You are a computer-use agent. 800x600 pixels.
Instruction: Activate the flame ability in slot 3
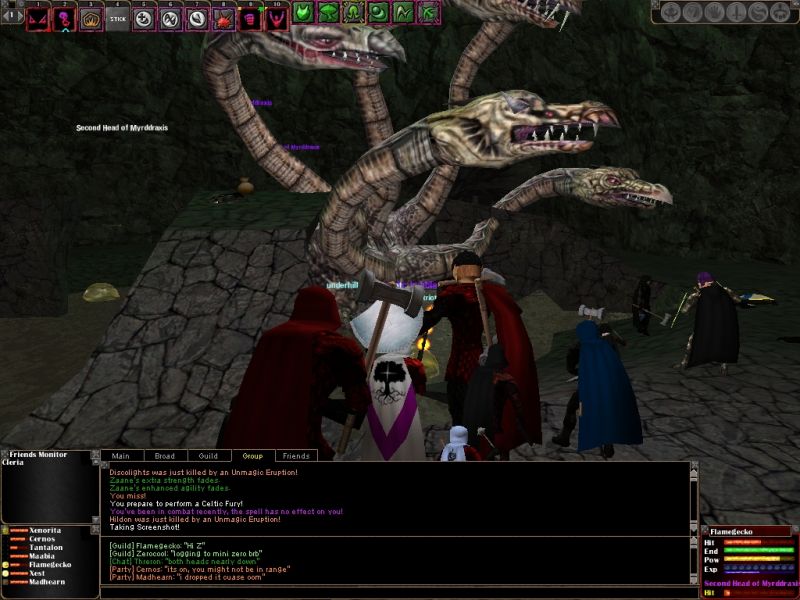[91, 19]
